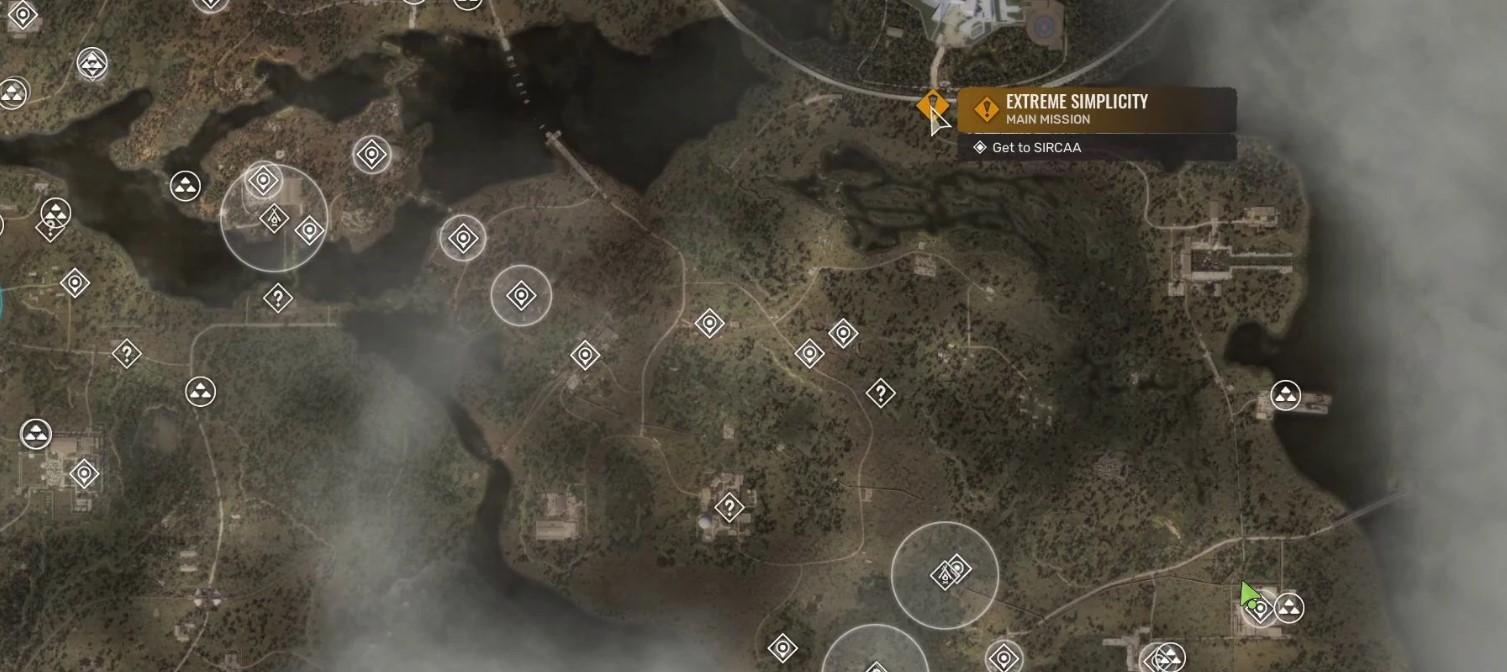Pick the triangle stash marker beside the green arrow

(x=1289, y=607)
